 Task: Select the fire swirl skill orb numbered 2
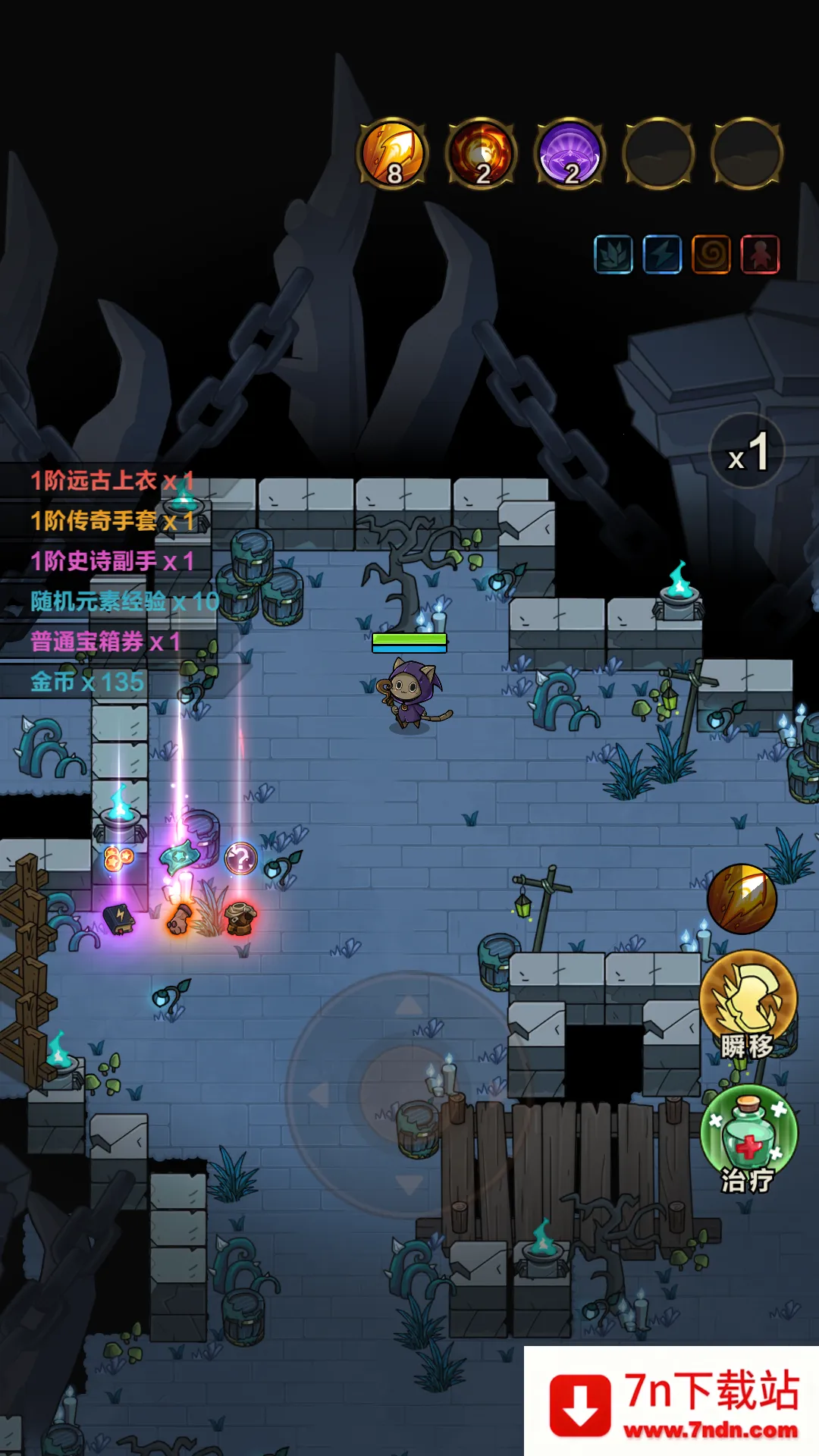pyautogui.click(x=482, y=153)
